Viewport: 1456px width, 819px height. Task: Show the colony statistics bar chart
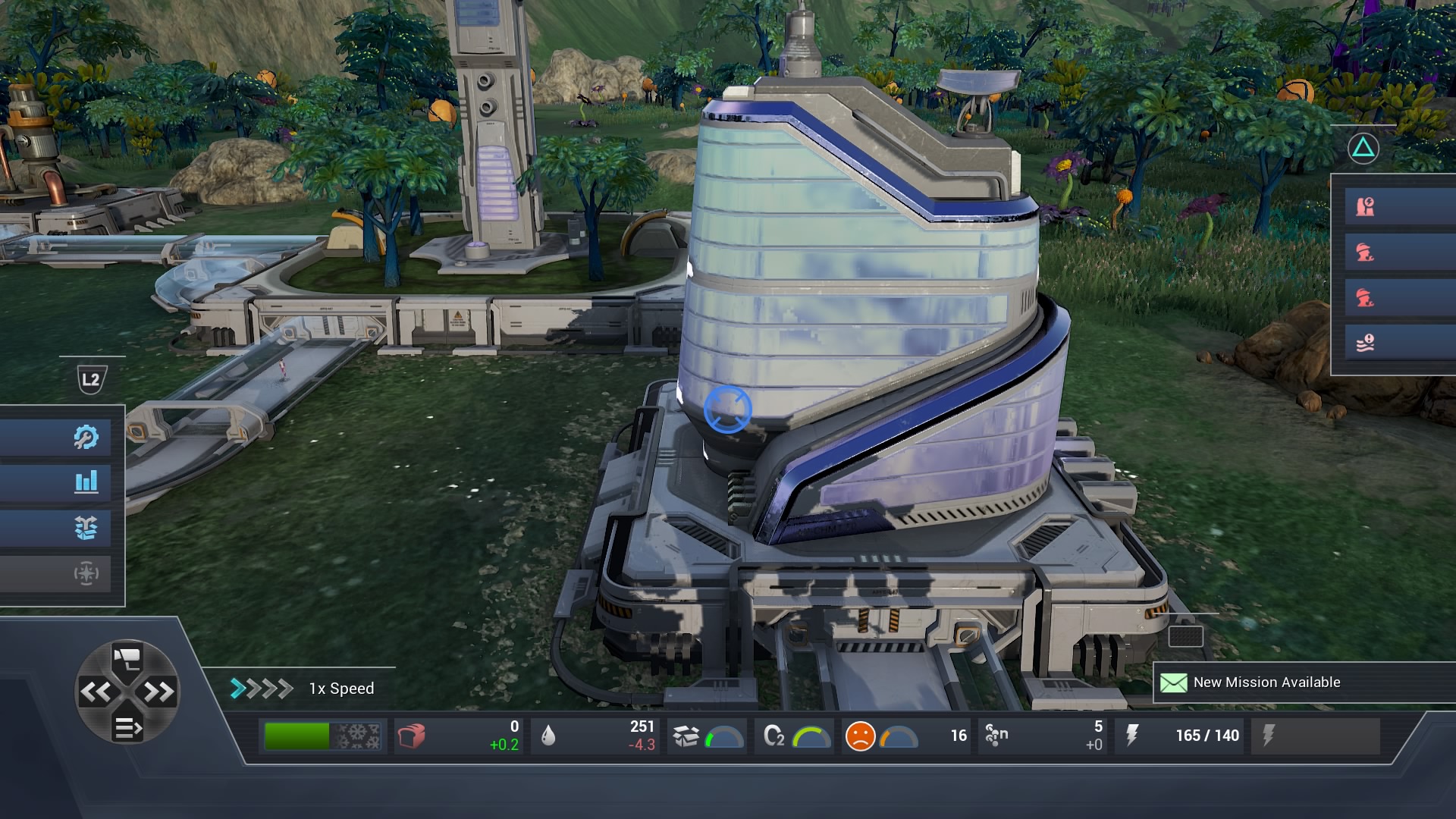pyautogui.click(x=86, y=482)
